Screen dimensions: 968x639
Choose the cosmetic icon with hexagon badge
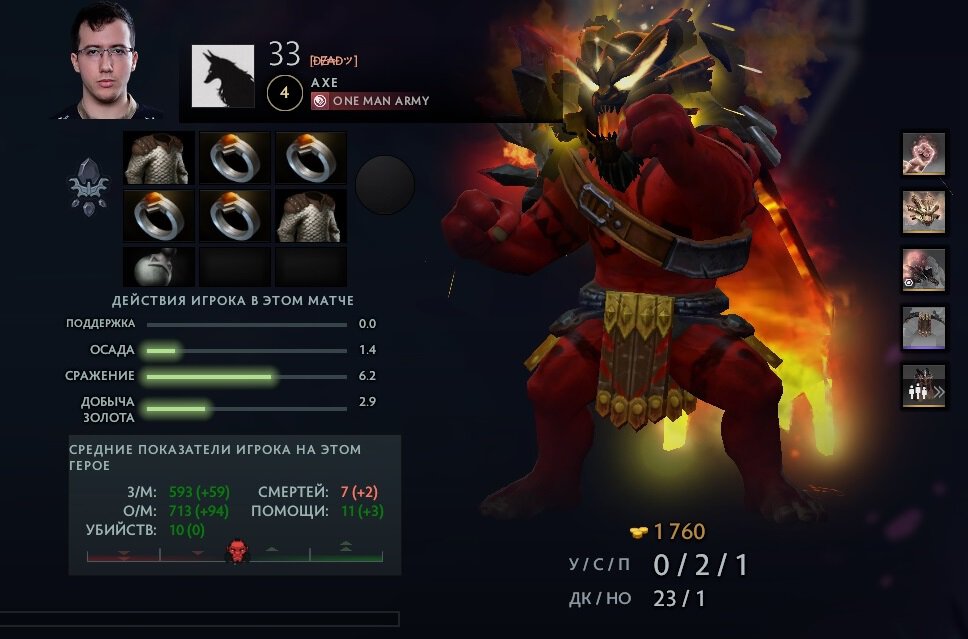pyautogui.click(x=924, y=270)
